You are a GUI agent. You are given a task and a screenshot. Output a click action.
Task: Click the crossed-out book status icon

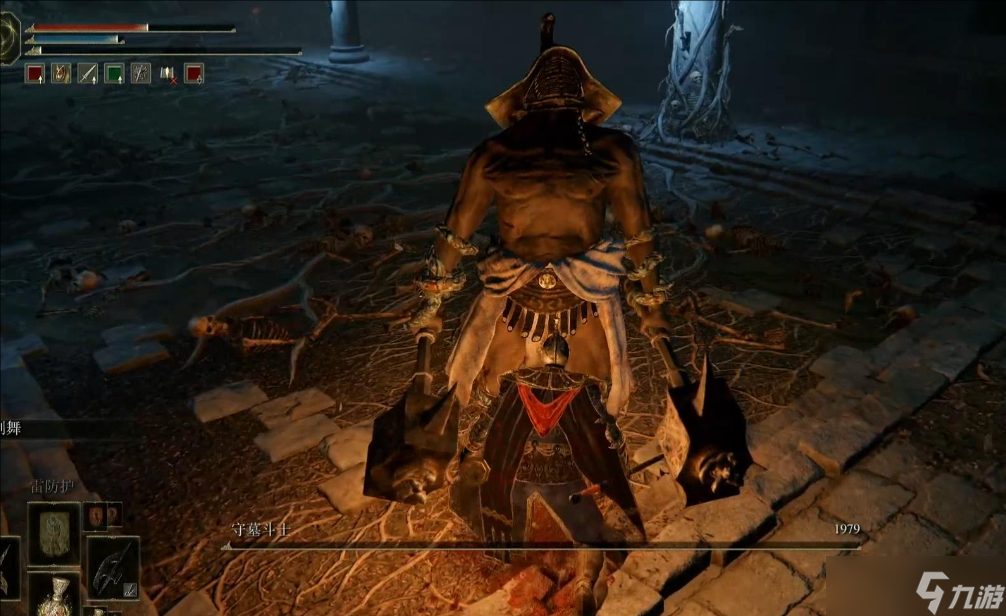pos(167,73)
